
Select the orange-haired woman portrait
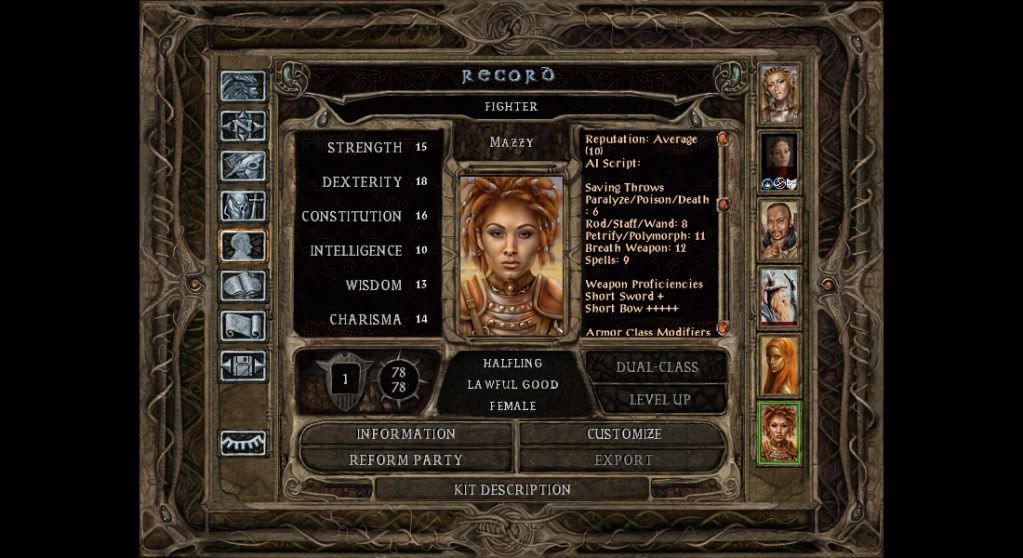click(779, 365)
